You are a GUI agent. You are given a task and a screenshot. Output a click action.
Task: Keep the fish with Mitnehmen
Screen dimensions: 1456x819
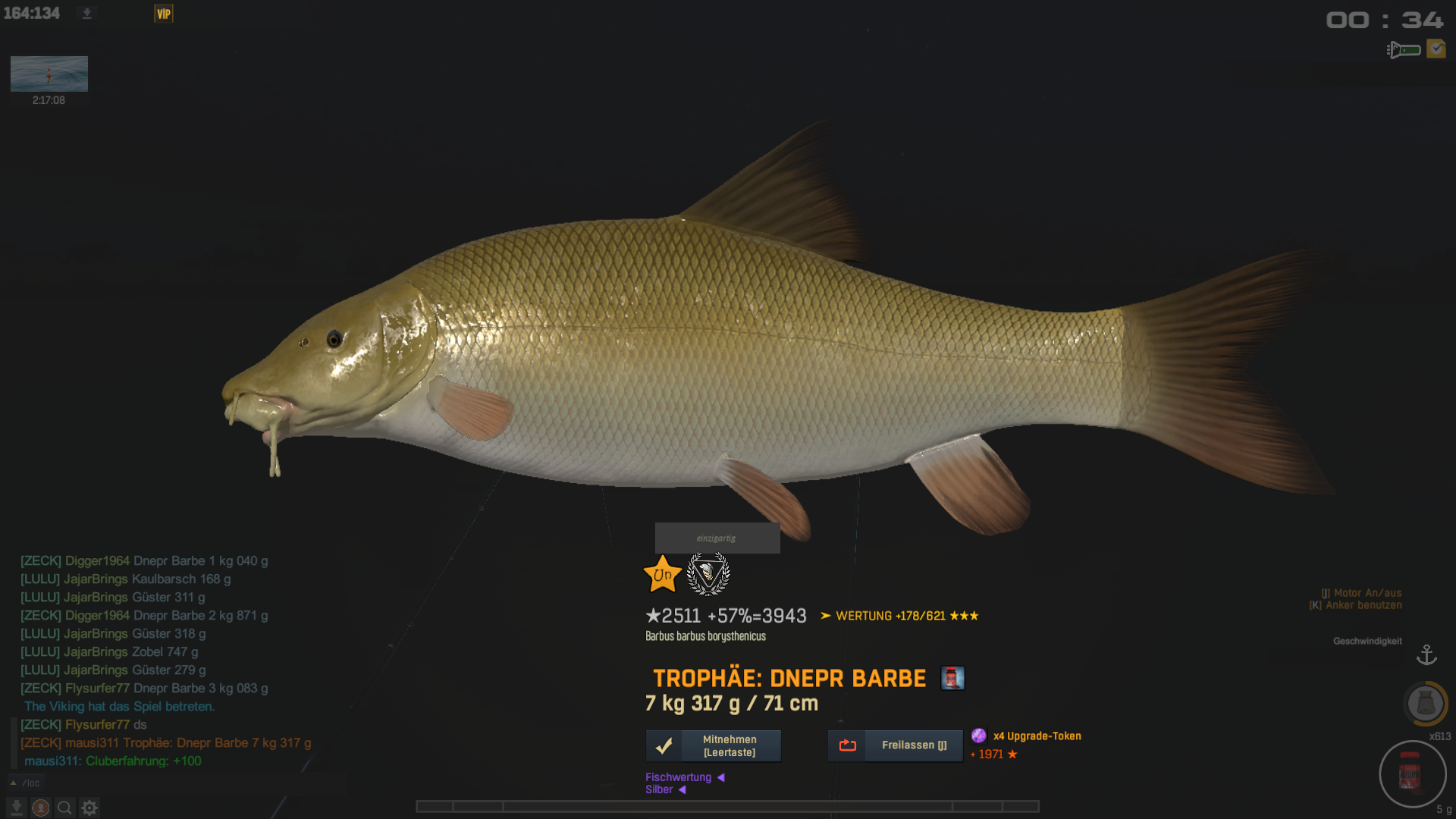click(713, 745)
